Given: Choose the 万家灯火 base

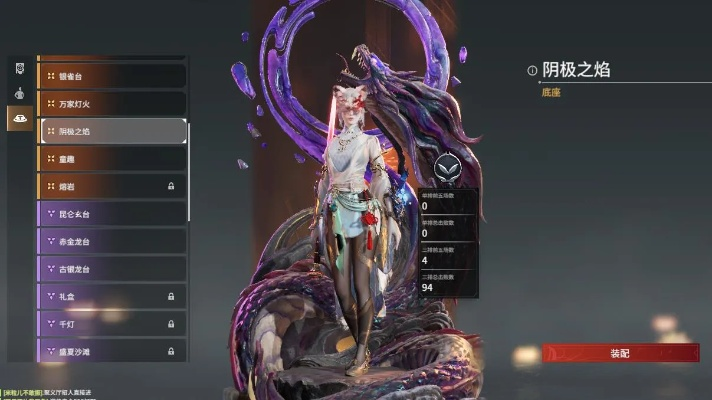Looking at the screenshot, I should (112, 103).
